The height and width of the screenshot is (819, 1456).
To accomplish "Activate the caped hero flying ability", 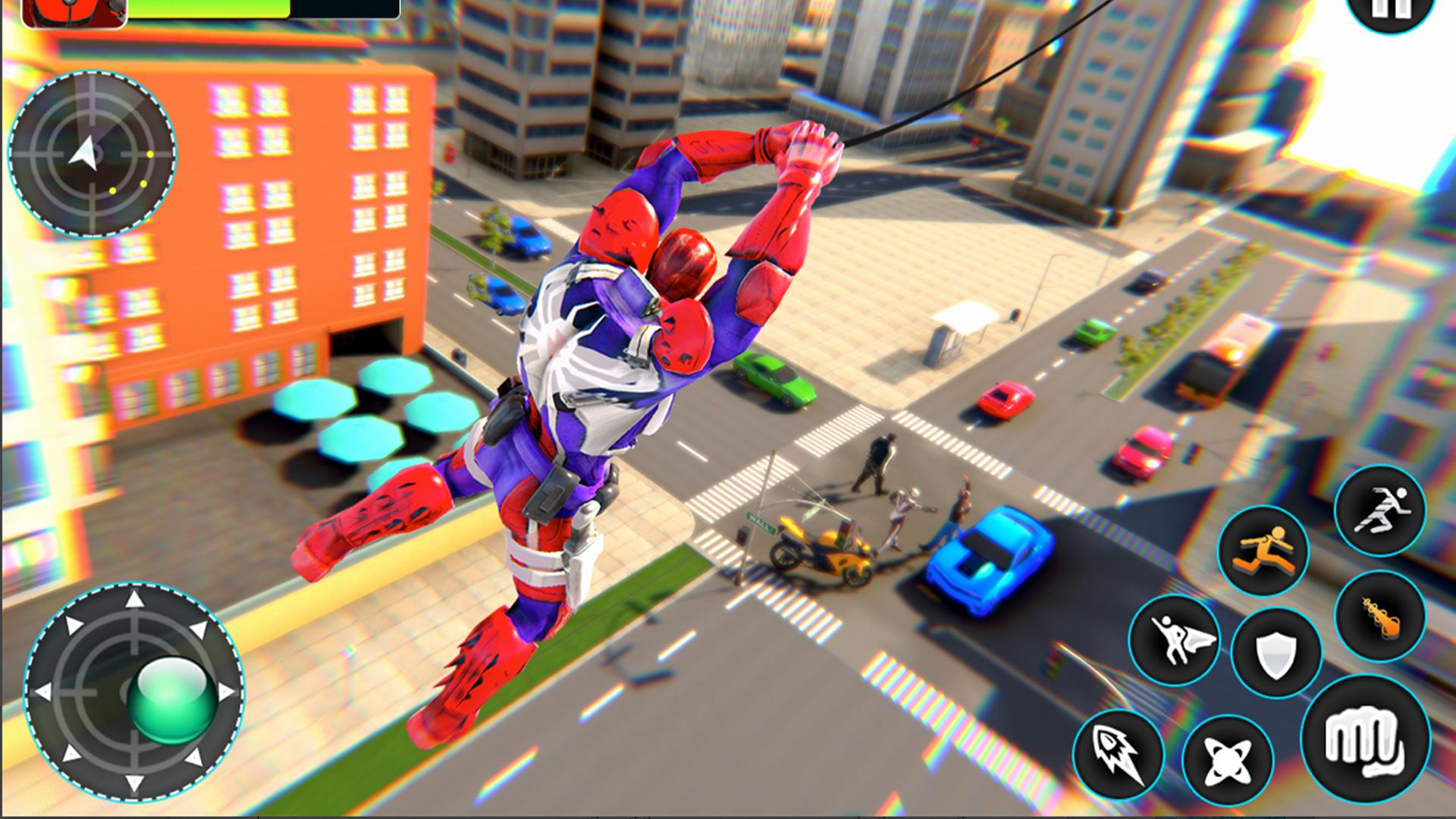I will tap(1173, 639).
